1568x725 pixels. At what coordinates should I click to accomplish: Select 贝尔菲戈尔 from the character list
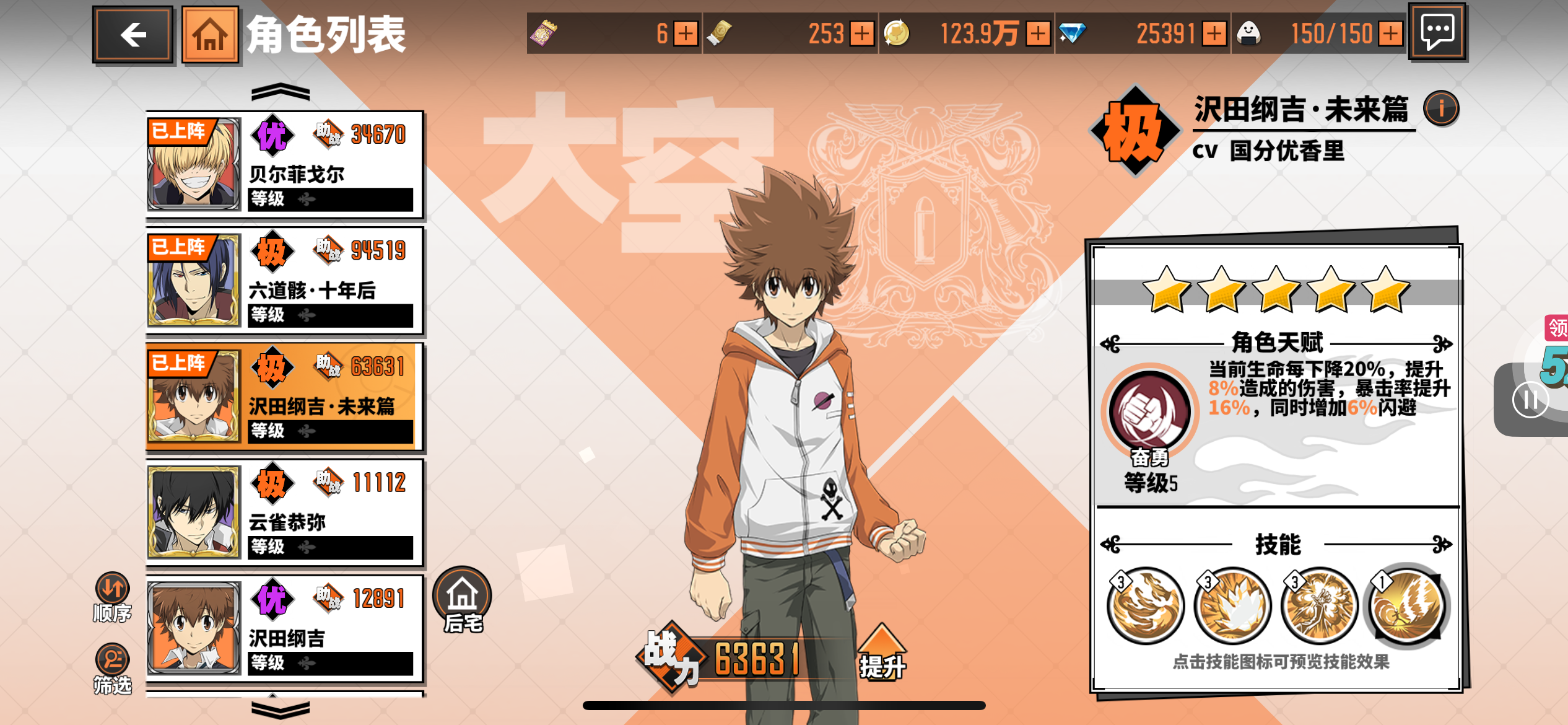[x=285, y=165]
